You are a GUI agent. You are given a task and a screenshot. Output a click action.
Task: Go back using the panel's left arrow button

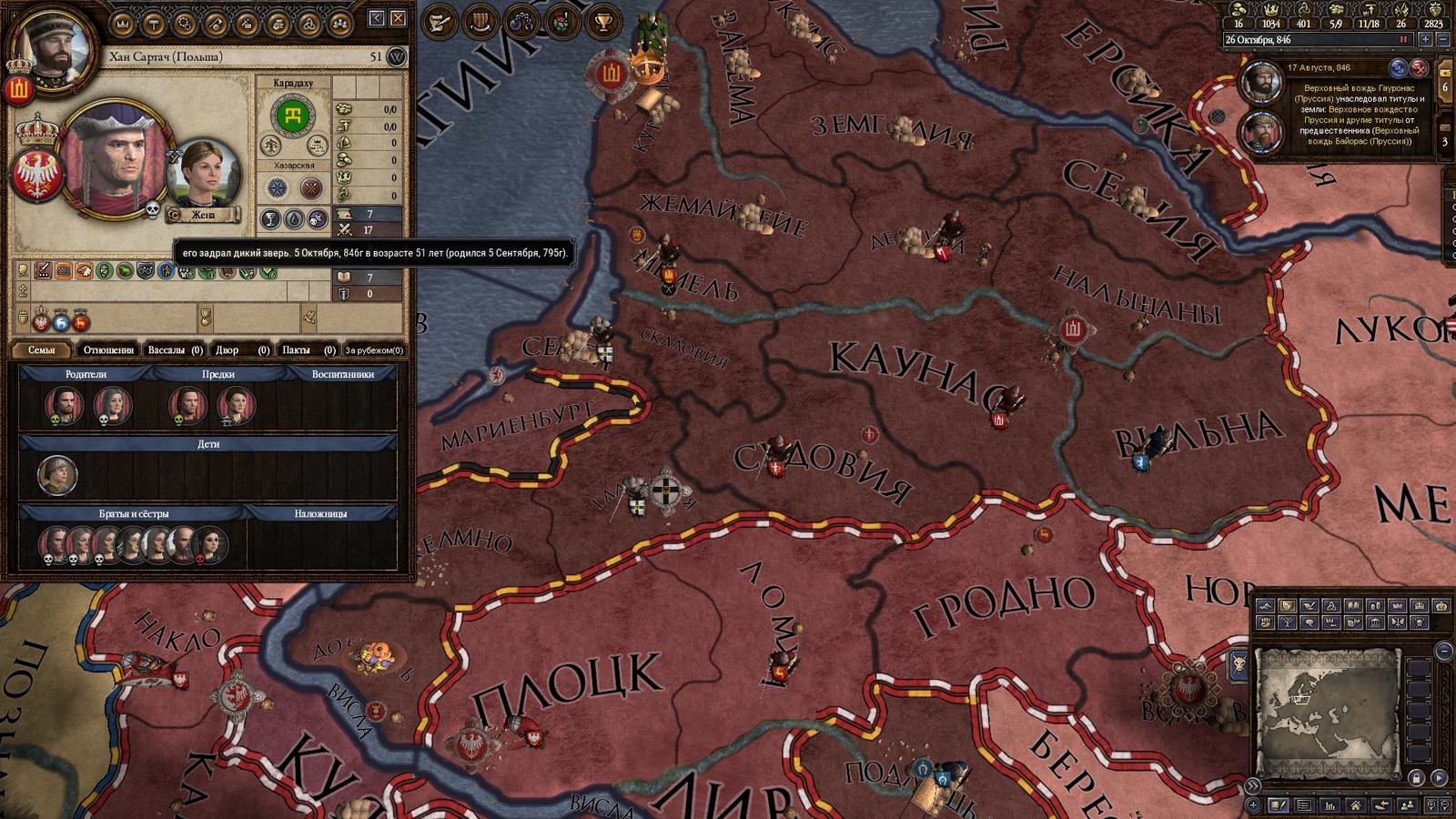pos(377,18)
